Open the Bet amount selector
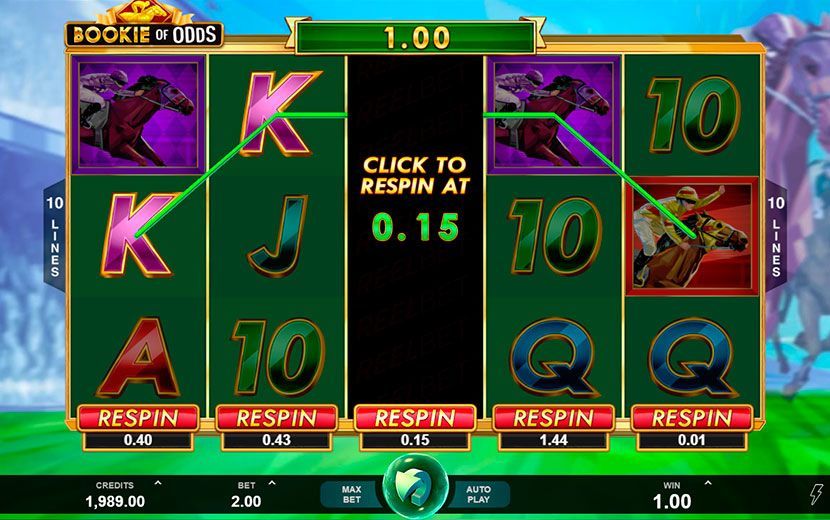The height and width of the screenshot is (520, 830). click(270, 485)
